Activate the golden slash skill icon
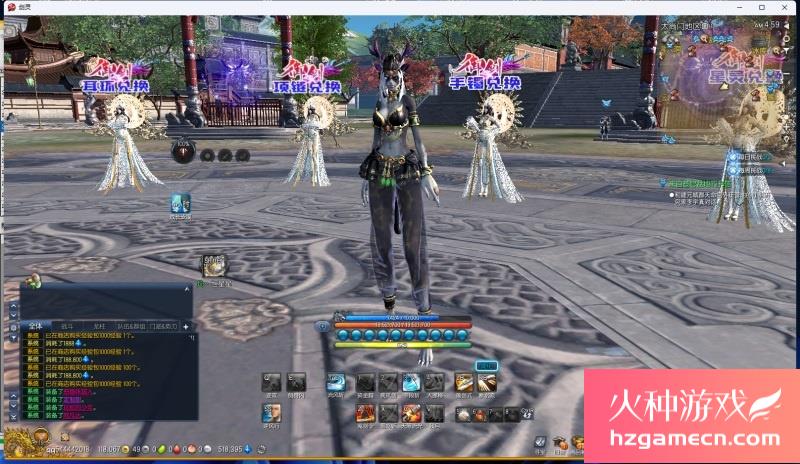The image size is (800, 464). [x=463, y=382]
